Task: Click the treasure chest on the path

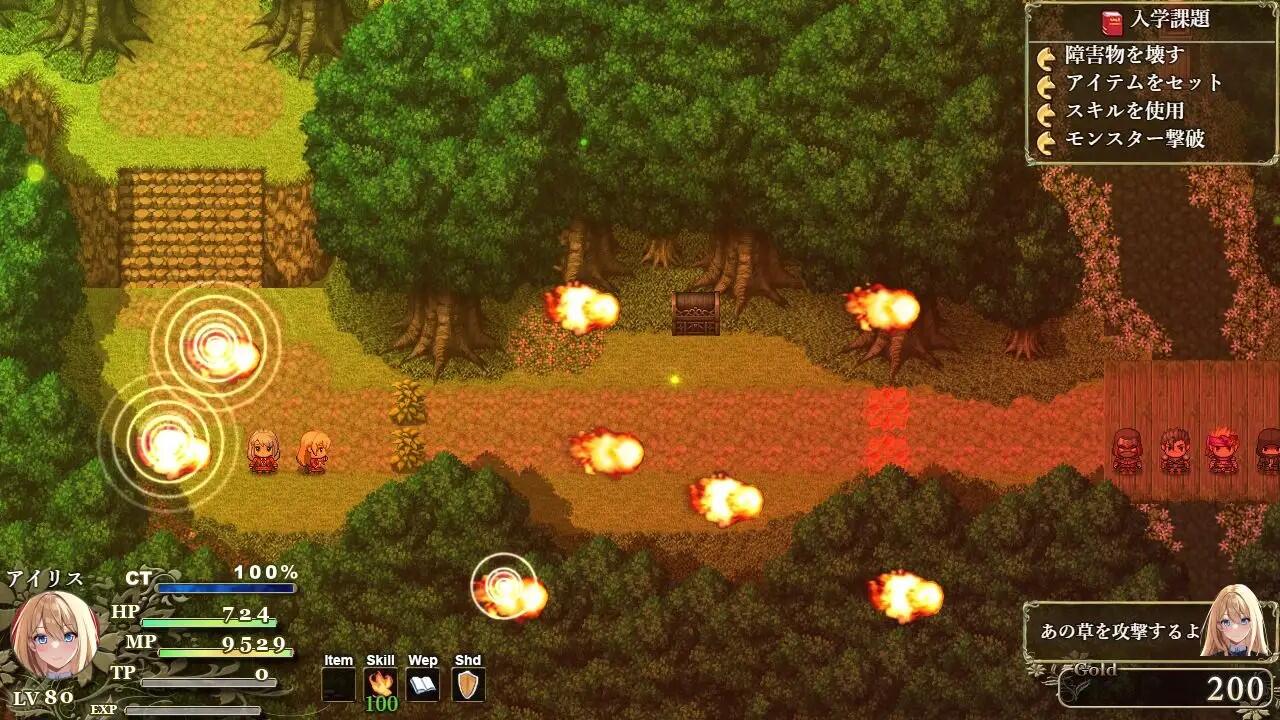Action: 697,315
